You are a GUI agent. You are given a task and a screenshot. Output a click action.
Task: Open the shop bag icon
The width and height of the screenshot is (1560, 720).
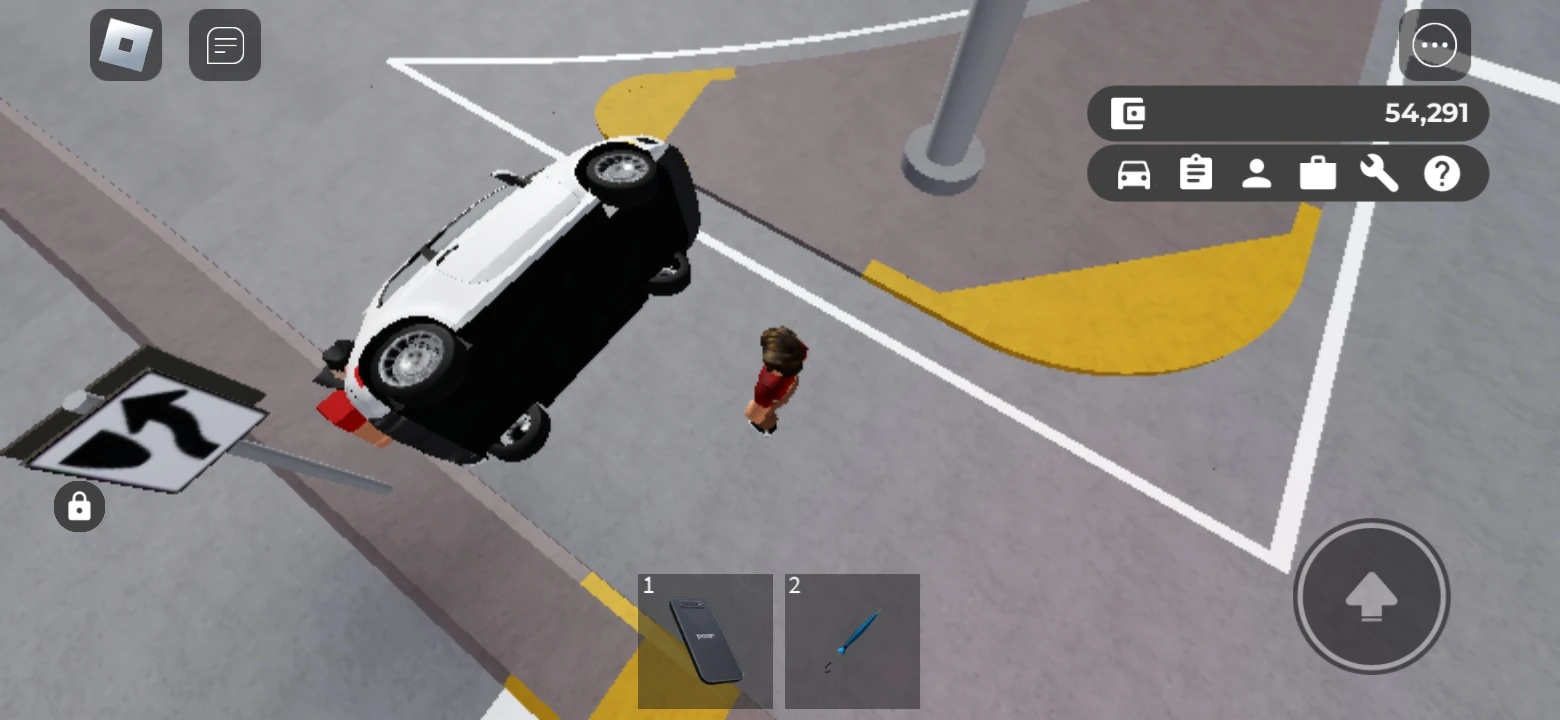coord(1317,172)
